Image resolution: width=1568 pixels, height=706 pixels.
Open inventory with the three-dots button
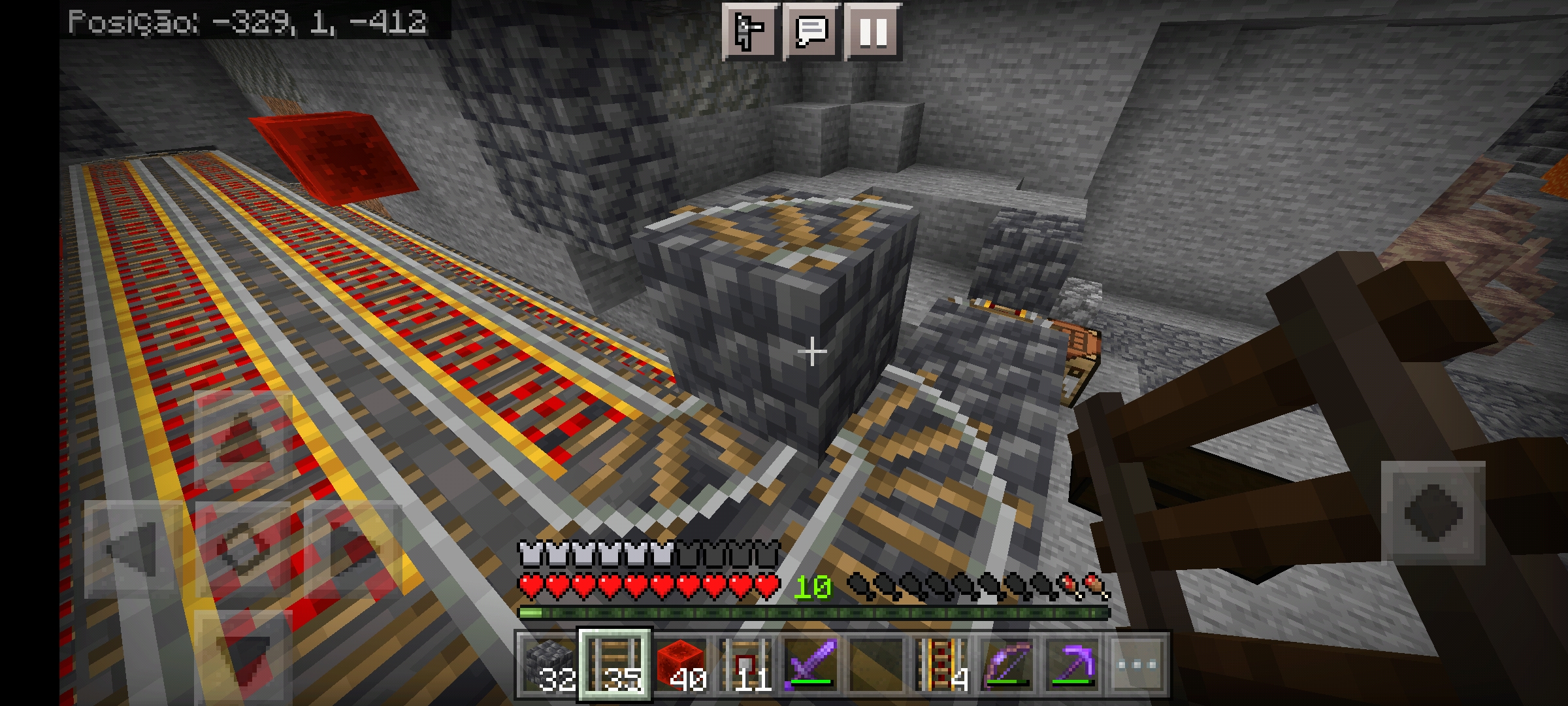coord(1137,665)
